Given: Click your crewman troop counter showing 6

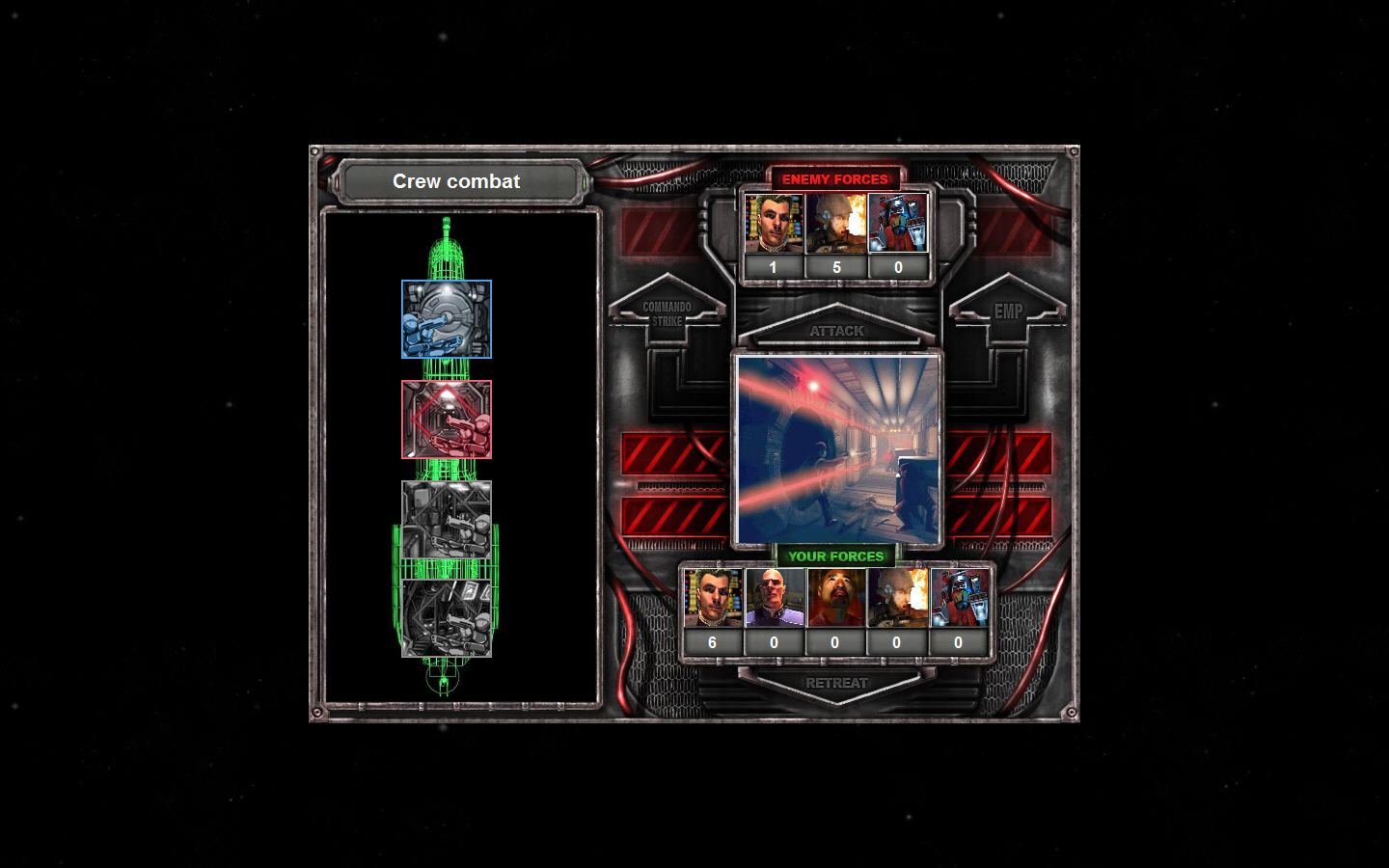Looking at the screenshot, I should coord(712,641).
